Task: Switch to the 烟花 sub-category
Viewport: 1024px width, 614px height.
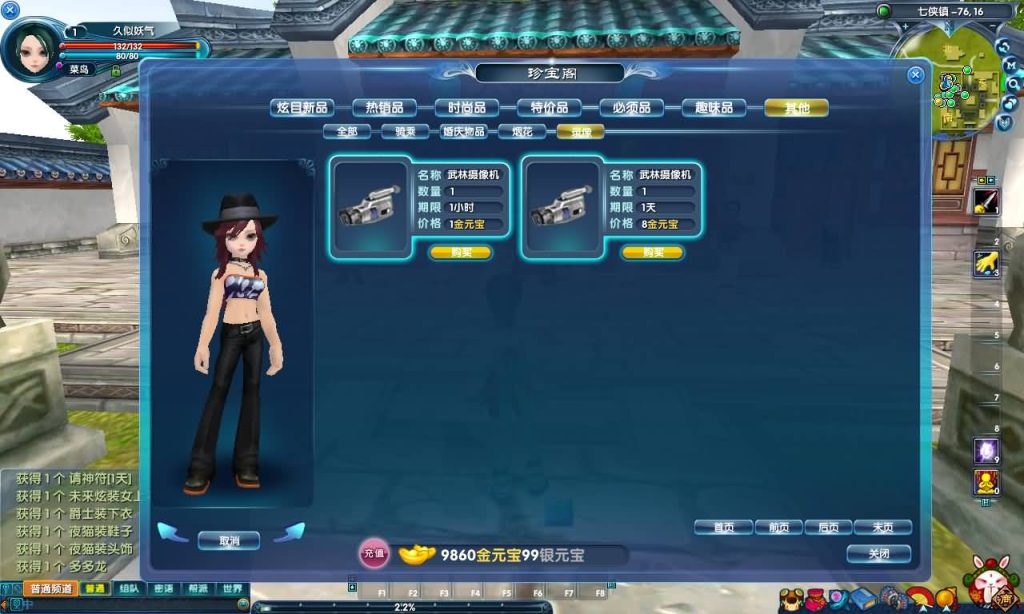Action: click(x=522, y=131)
